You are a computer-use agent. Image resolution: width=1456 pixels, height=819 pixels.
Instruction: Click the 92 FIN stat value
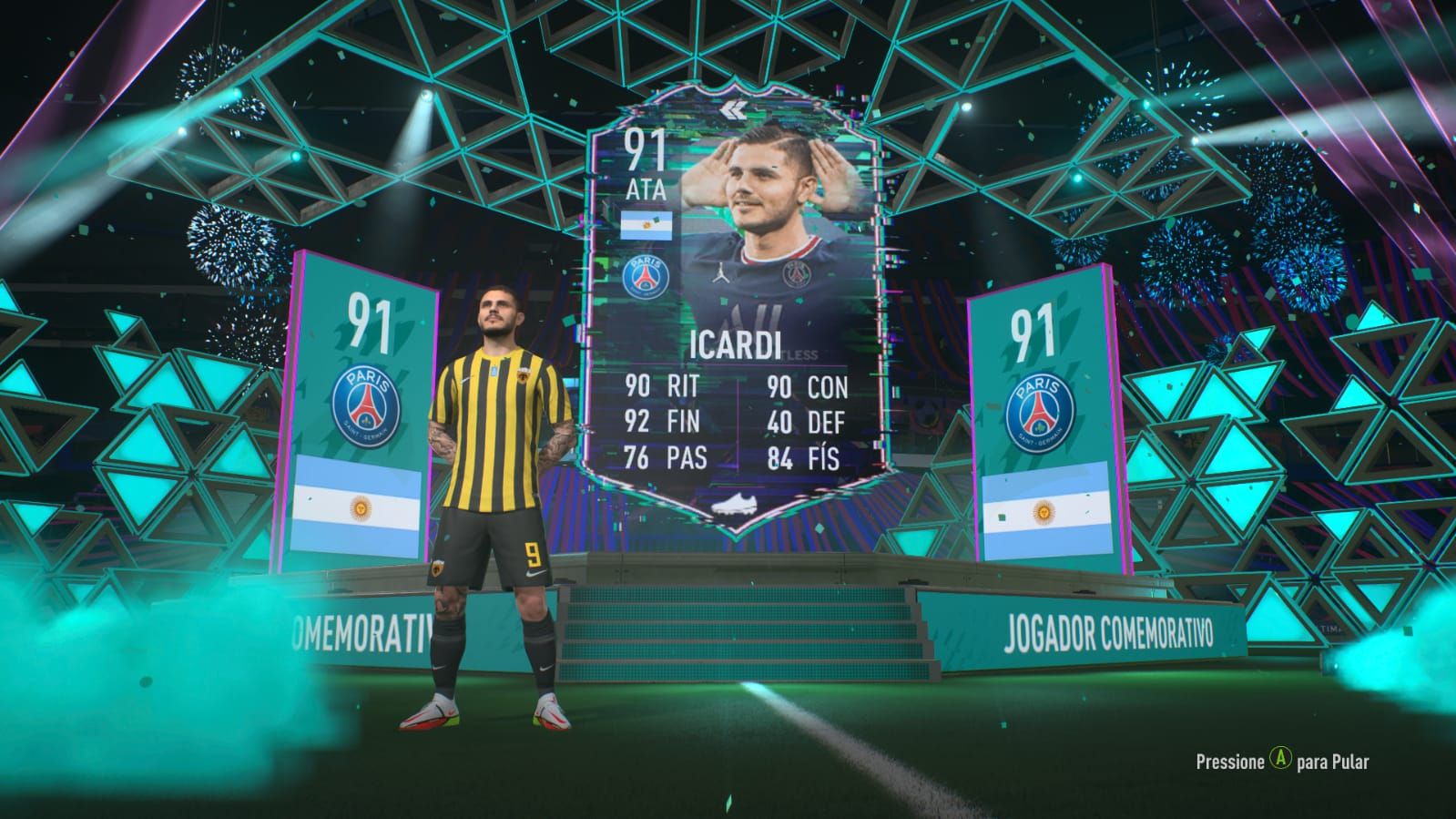[x=639, y=422]
